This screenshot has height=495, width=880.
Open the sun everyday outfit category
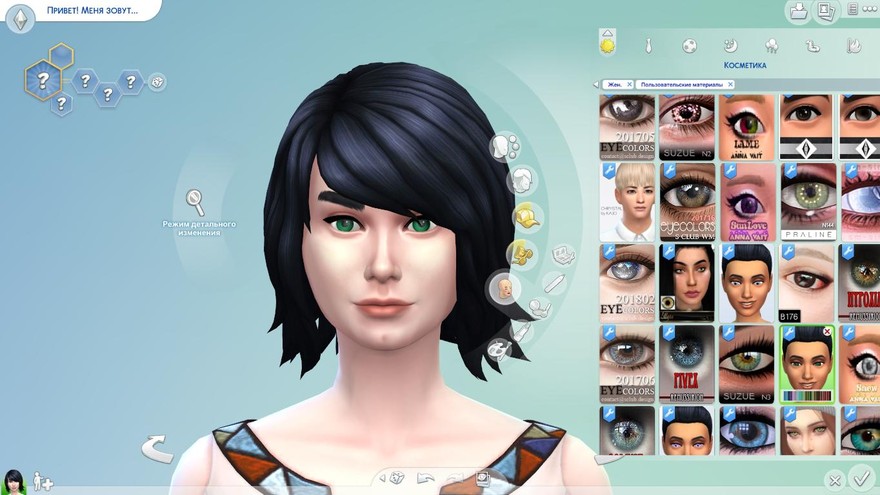[607, 44]
